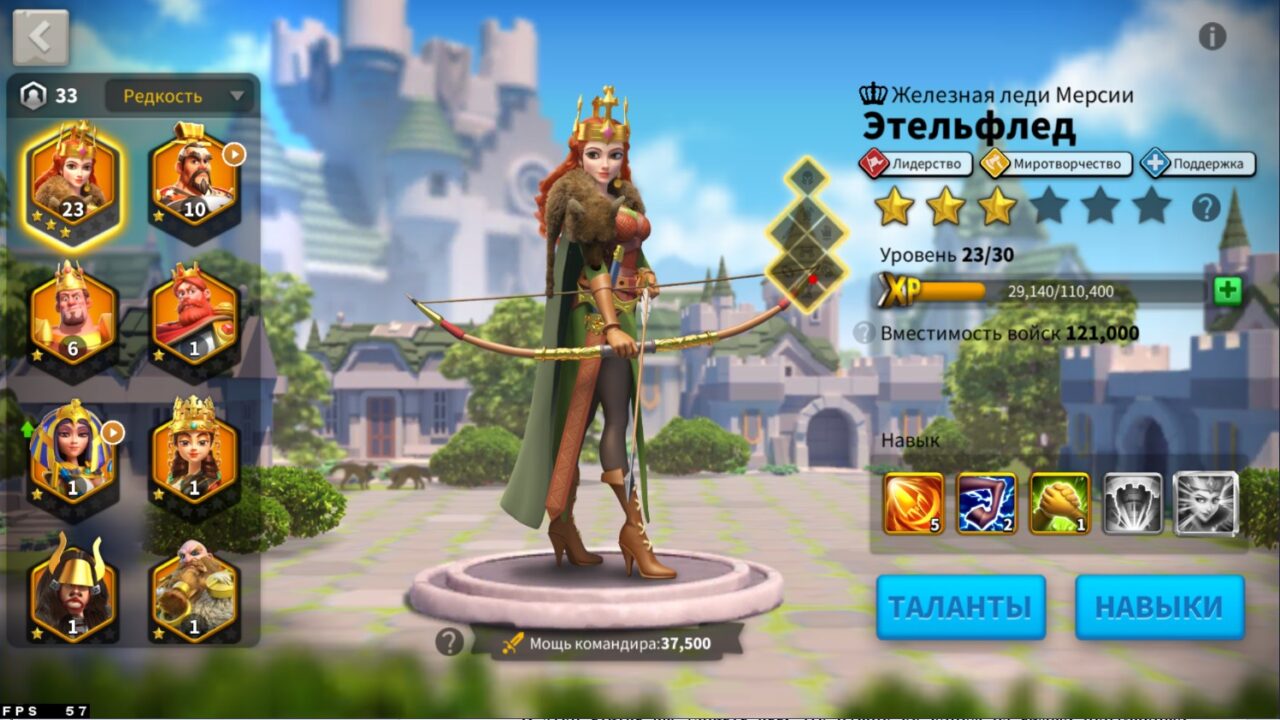View the lightning skill icon

[986, 503]
